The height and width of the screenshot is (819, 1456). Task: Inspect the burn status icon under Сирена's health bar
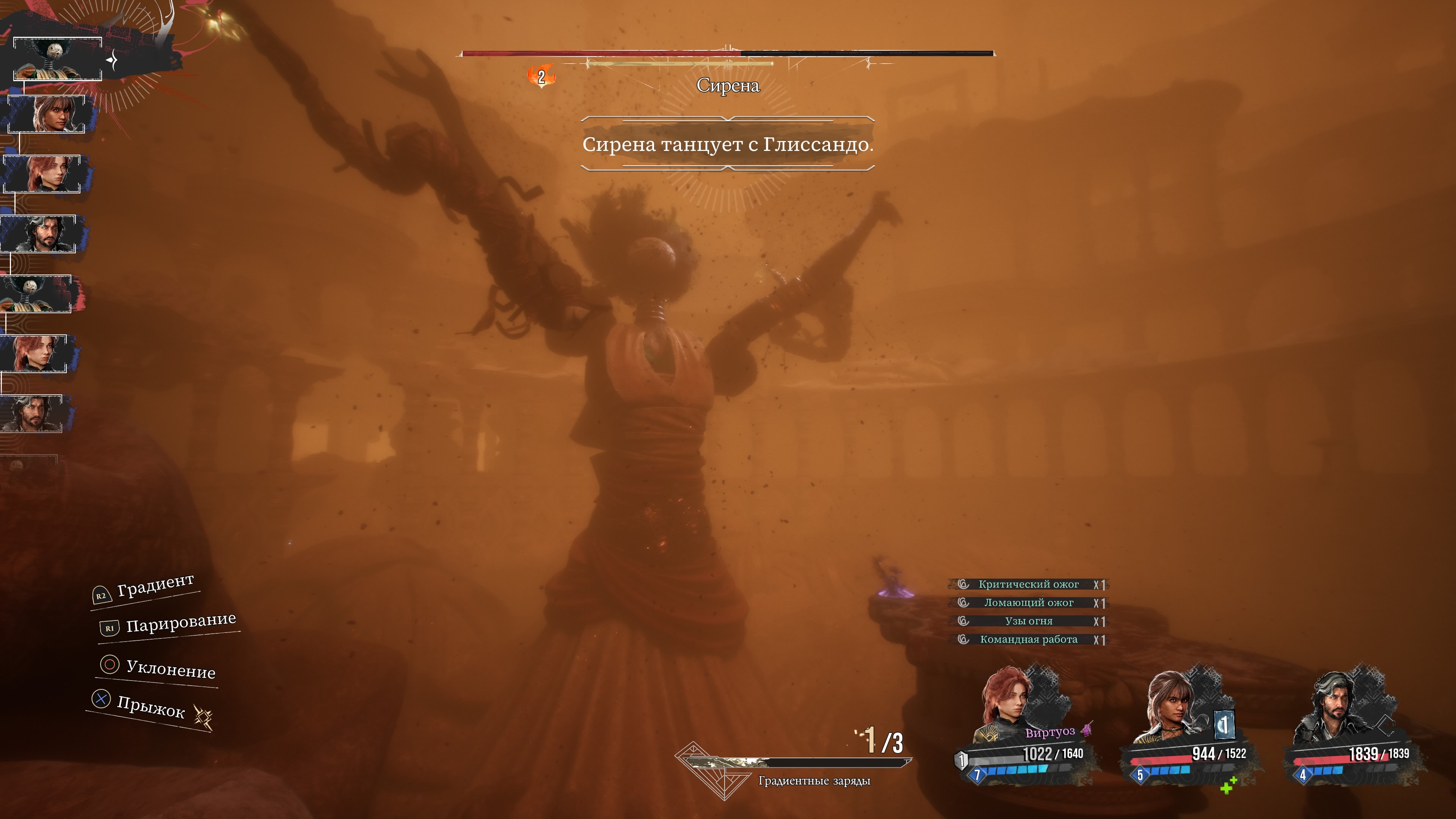(541, 76)
